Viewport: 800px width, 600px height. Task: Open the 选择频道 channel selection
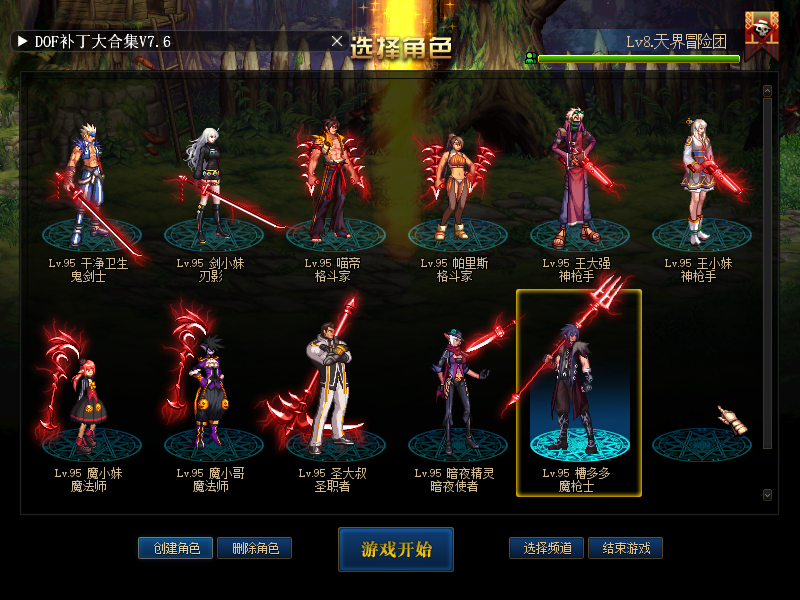tap(546, 548)
